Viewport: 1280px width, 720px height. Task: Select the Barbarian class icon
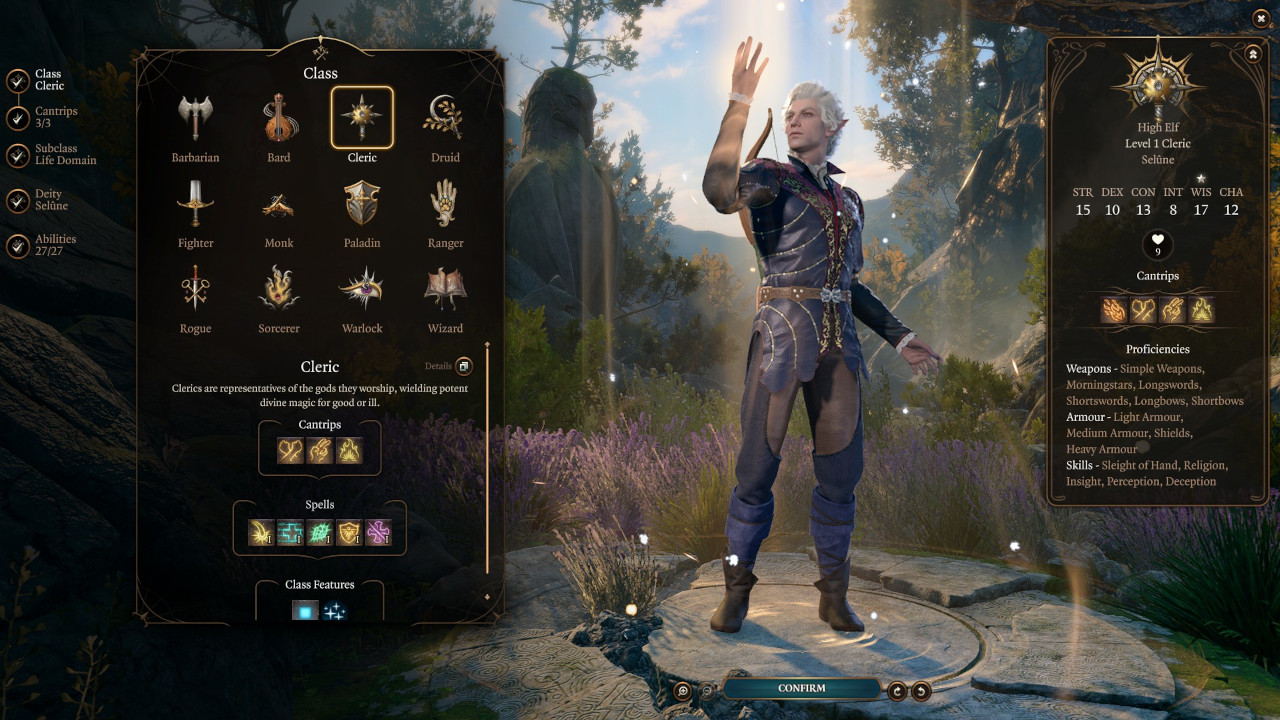(x=195, y=117)
